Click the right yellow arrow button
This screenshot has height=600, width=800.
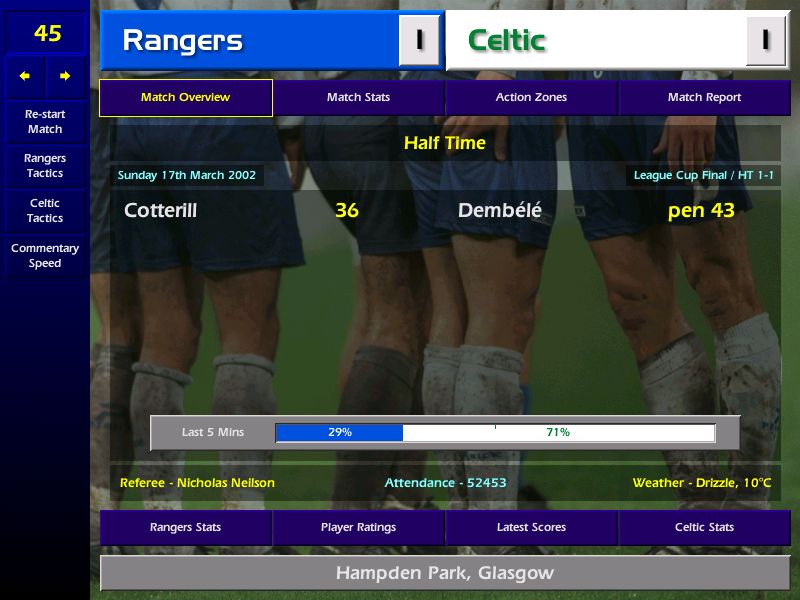pos(65,76)
